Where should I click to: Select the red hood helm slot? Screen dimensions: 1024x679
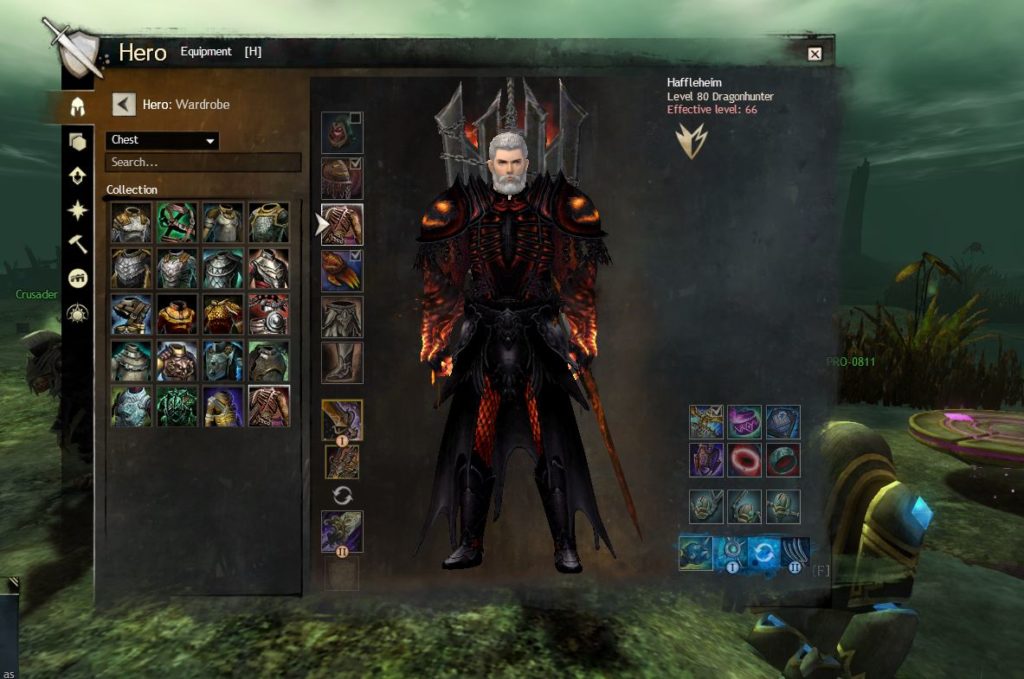pyautogui.click(x=340, y=132)
